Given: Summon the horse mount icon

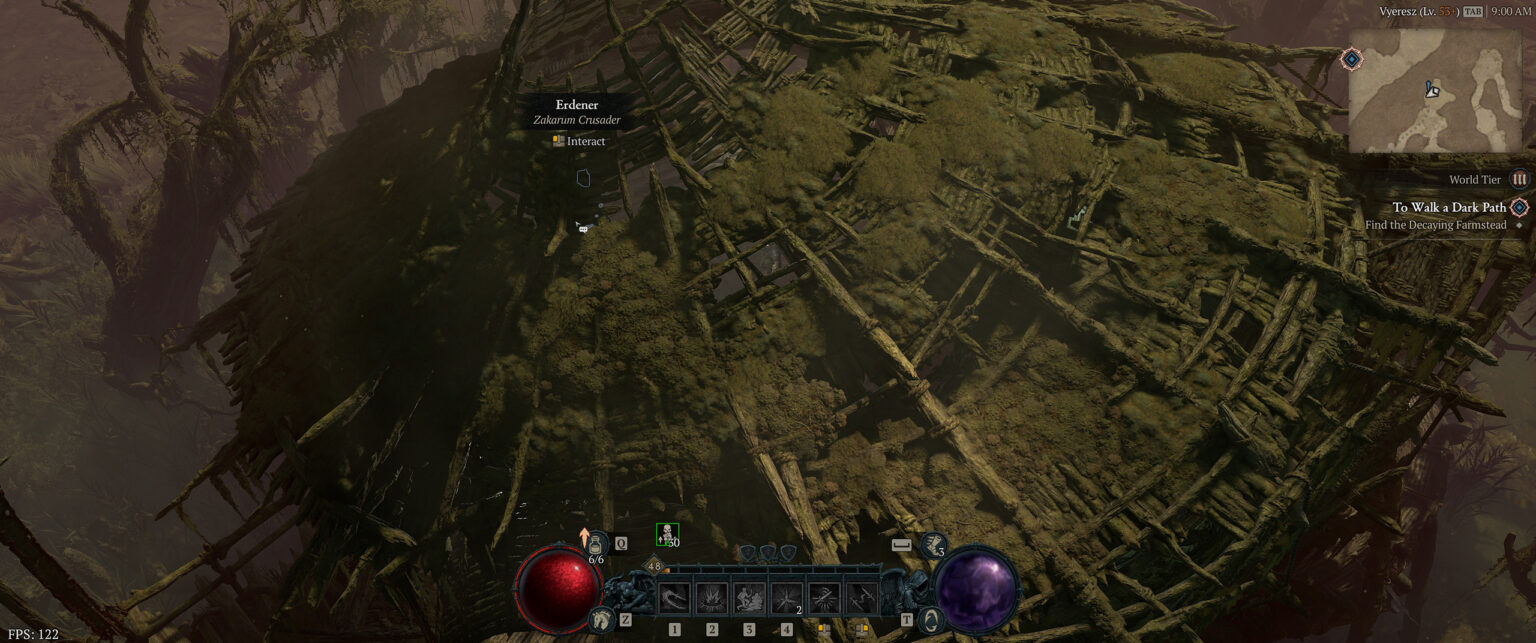Looking at the screenshot, I should 601,619.
